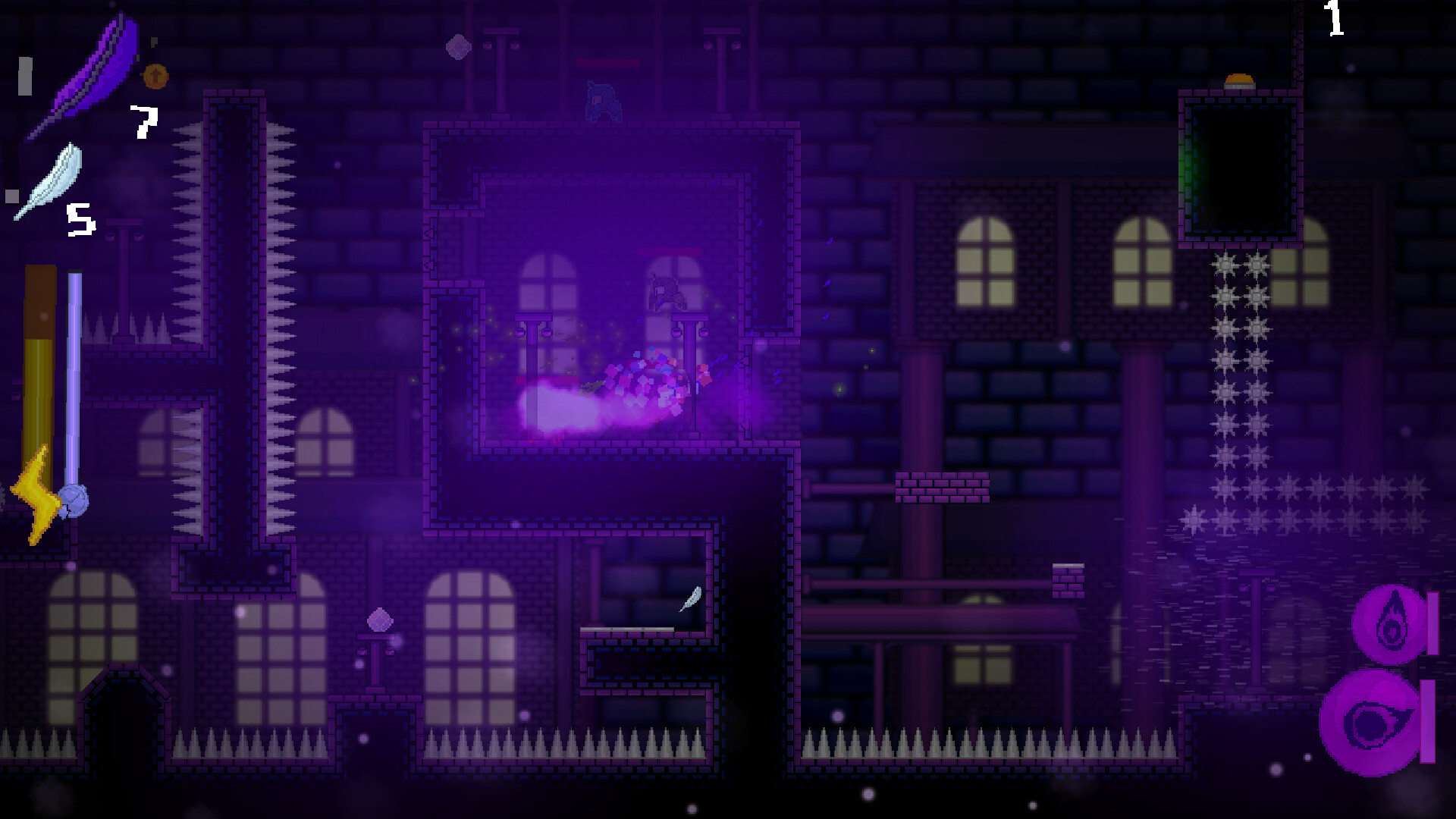Select the white feather count showing 5
Image resolution: width=1456 pixels, height=819 pixels.
(80, 218)
